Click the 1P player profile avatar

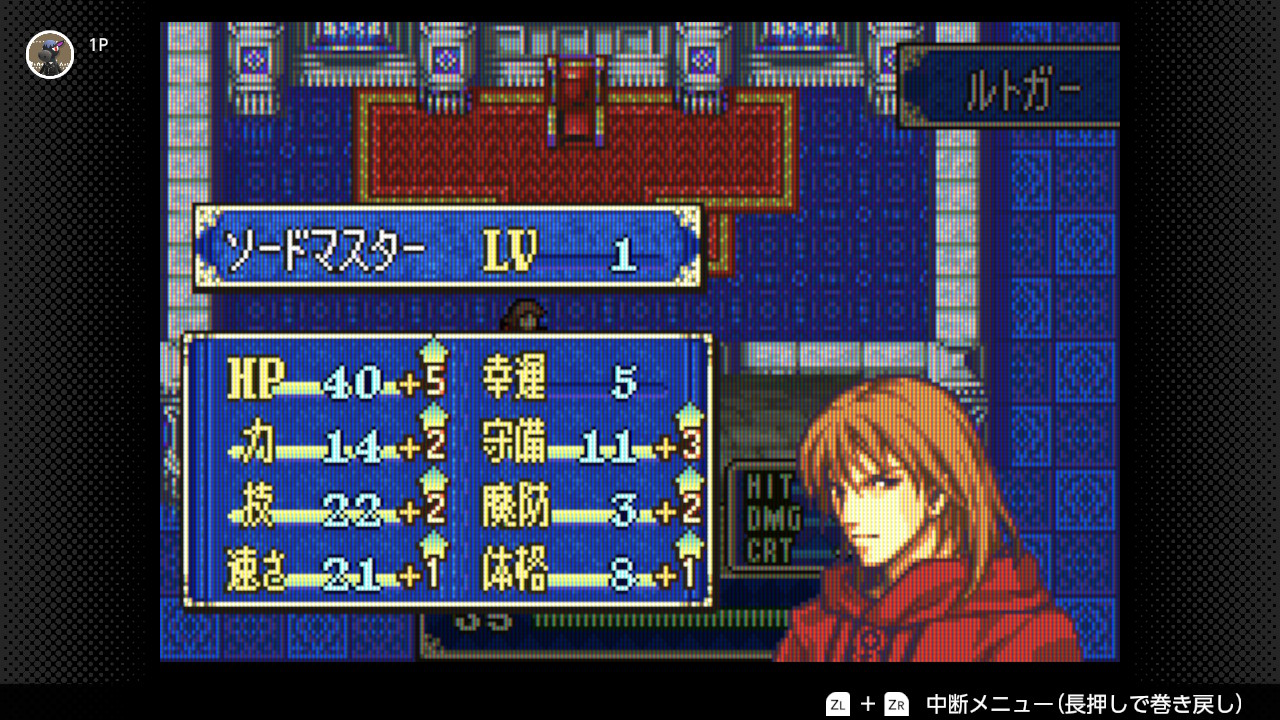(50, 54)
